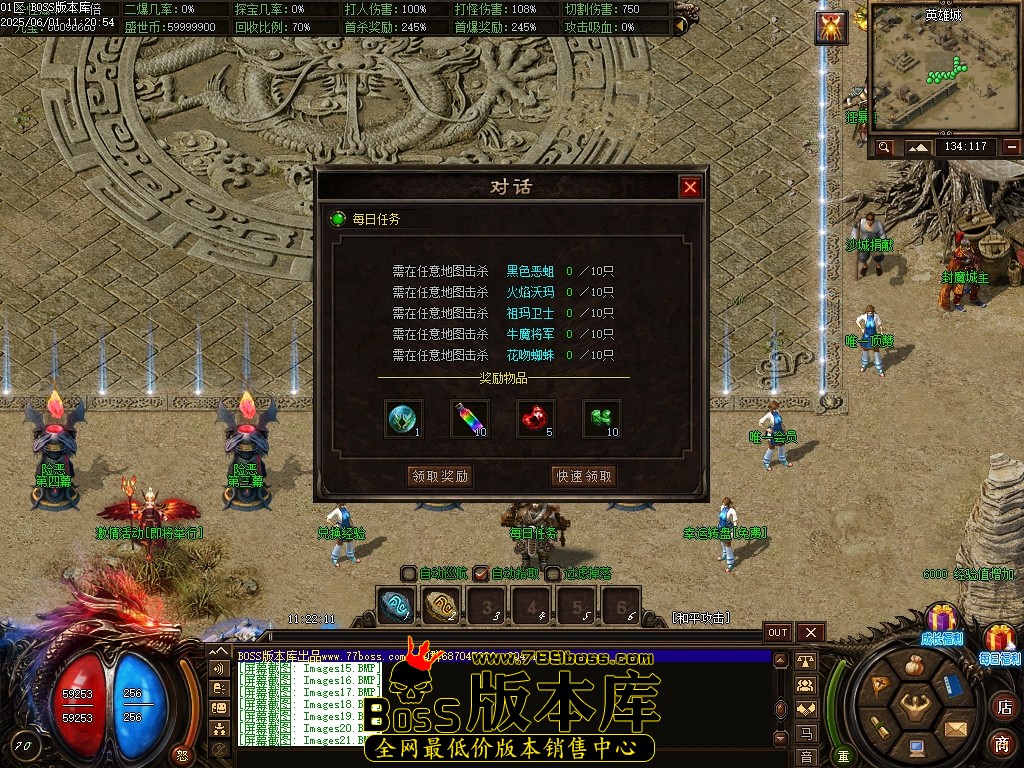
Task: Toggle the 自动巡航 auto-cruise checkbox
Action: pyautogui.click(x=409, y=573)
